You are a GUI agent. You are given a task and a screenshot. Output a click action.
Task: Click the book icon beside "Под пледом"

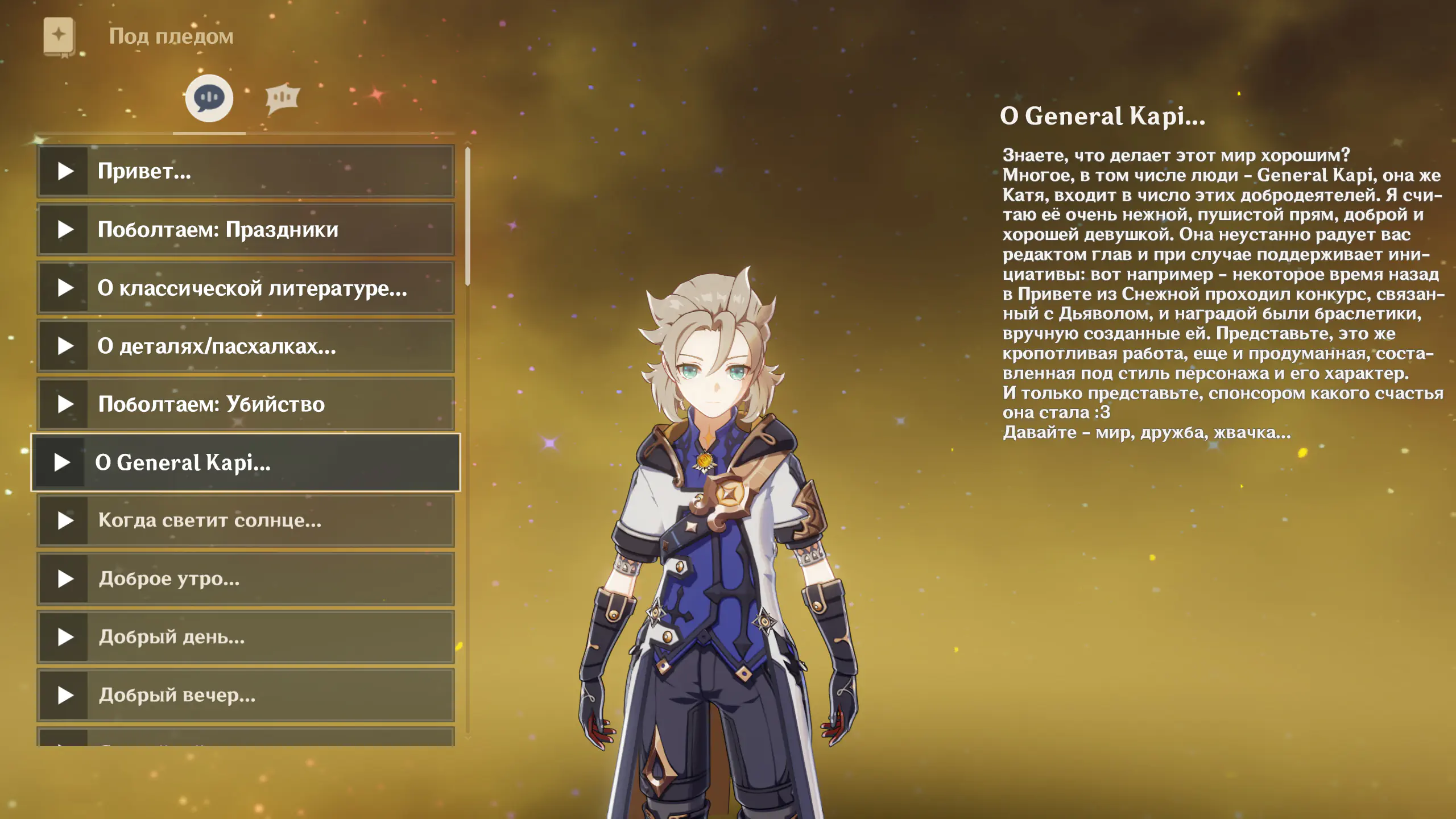tap(59, 37)
